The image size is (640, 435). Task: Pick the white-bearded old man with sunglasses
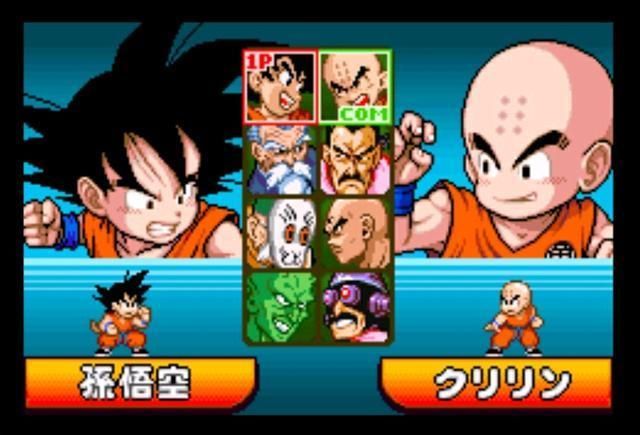(x=281, y=159)
